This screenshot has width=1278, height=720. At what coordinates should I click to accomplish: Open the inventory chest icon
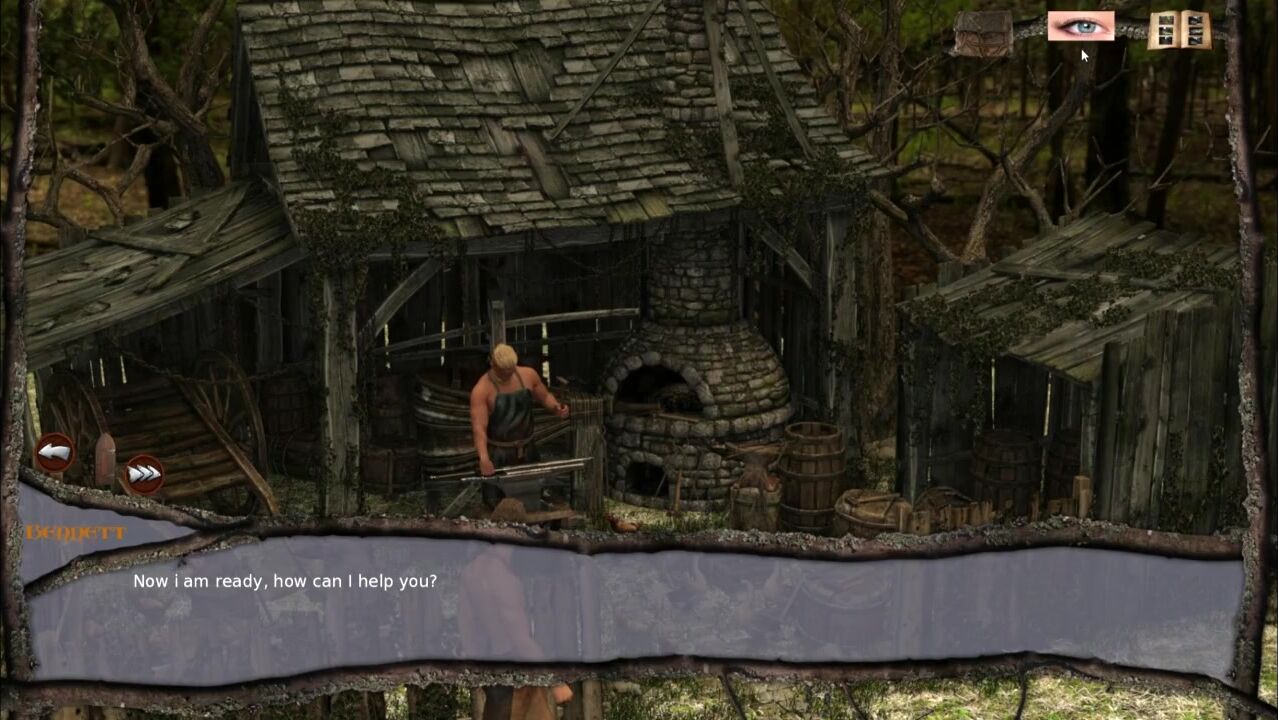[x=982, y=33]
